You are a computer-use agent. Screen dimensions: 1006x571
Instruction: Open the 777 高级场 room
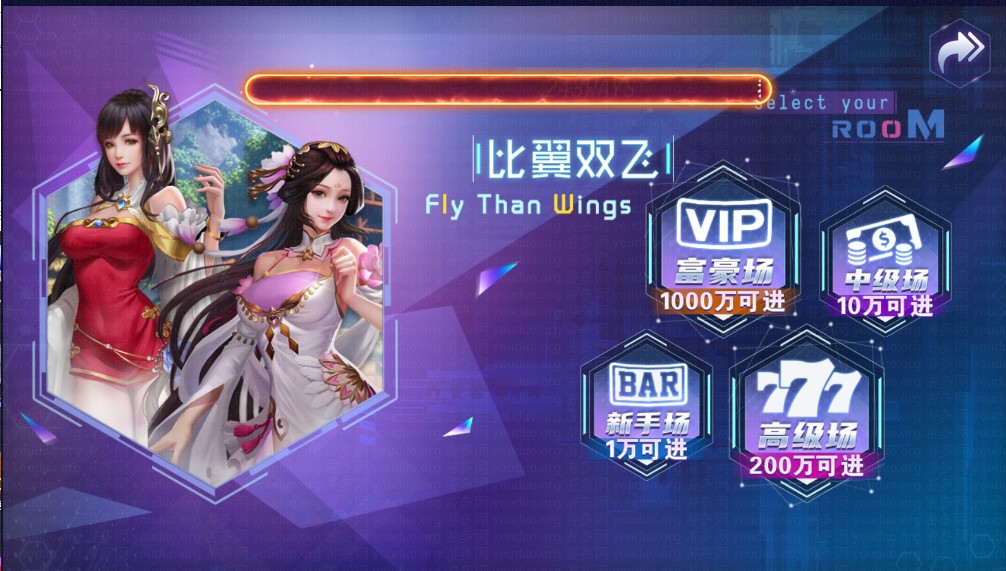click(x=806, y=415)
